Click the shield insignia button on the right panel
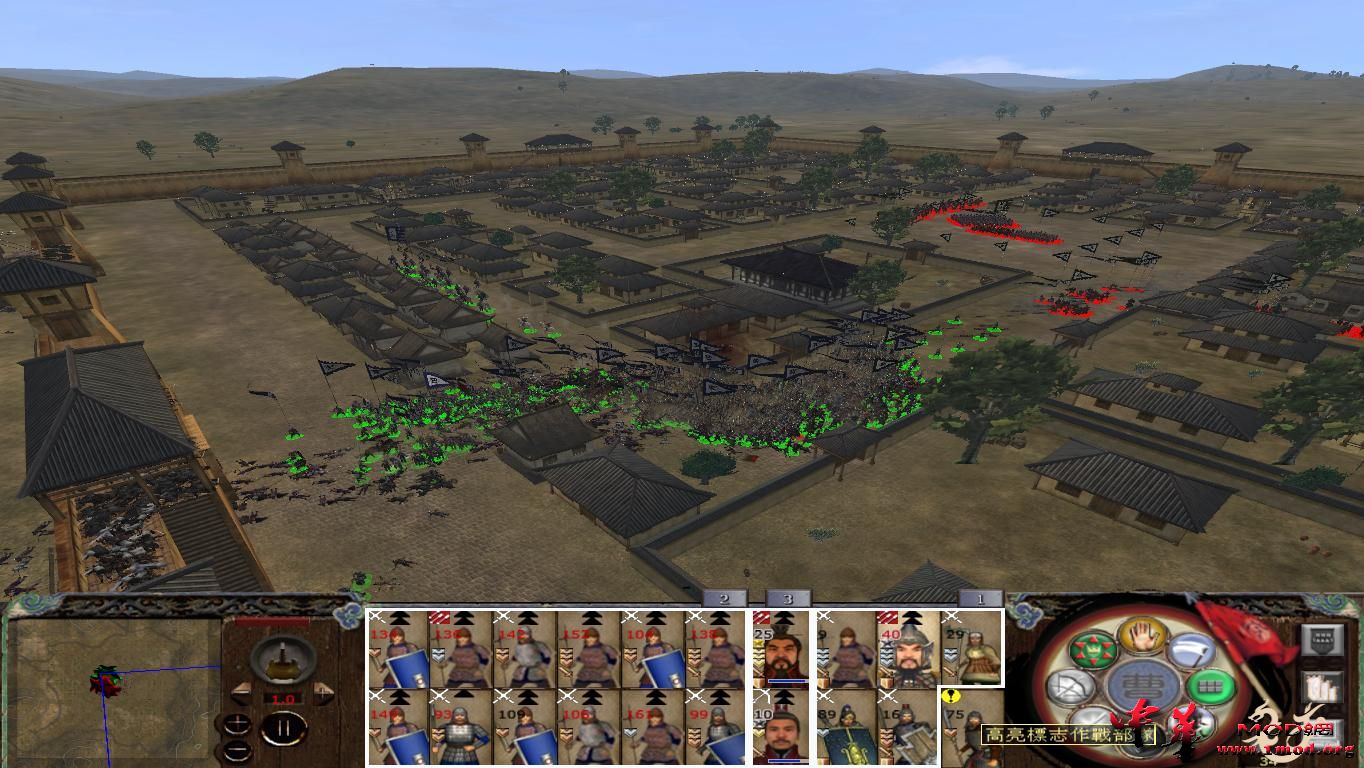The height and width of the screenshot is (768, 1364). tap(1322, 639)
